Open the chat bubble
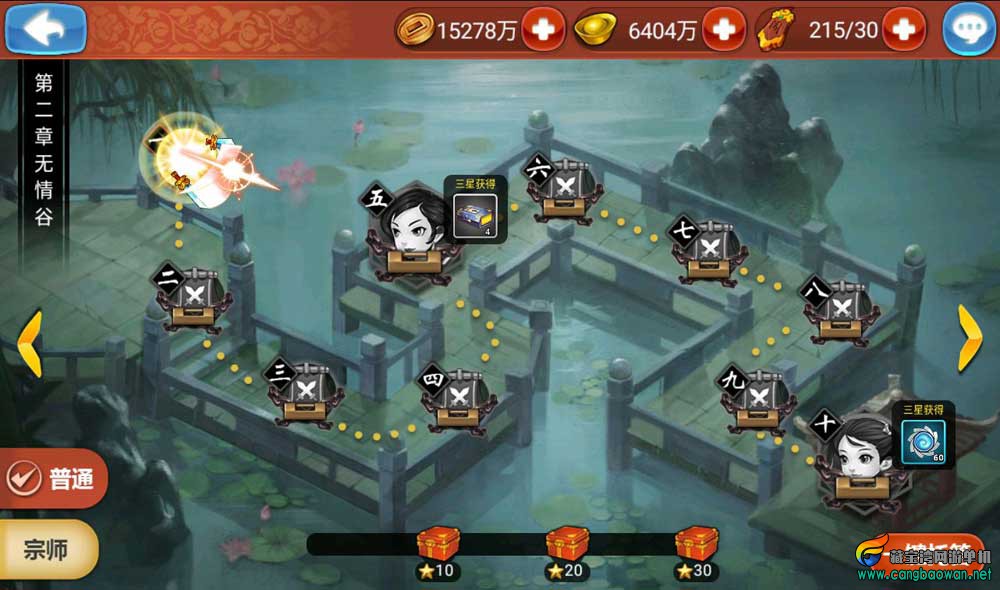Image resolution: width=1000 pixels, height=590 pixels. click(x=967, y=30)
